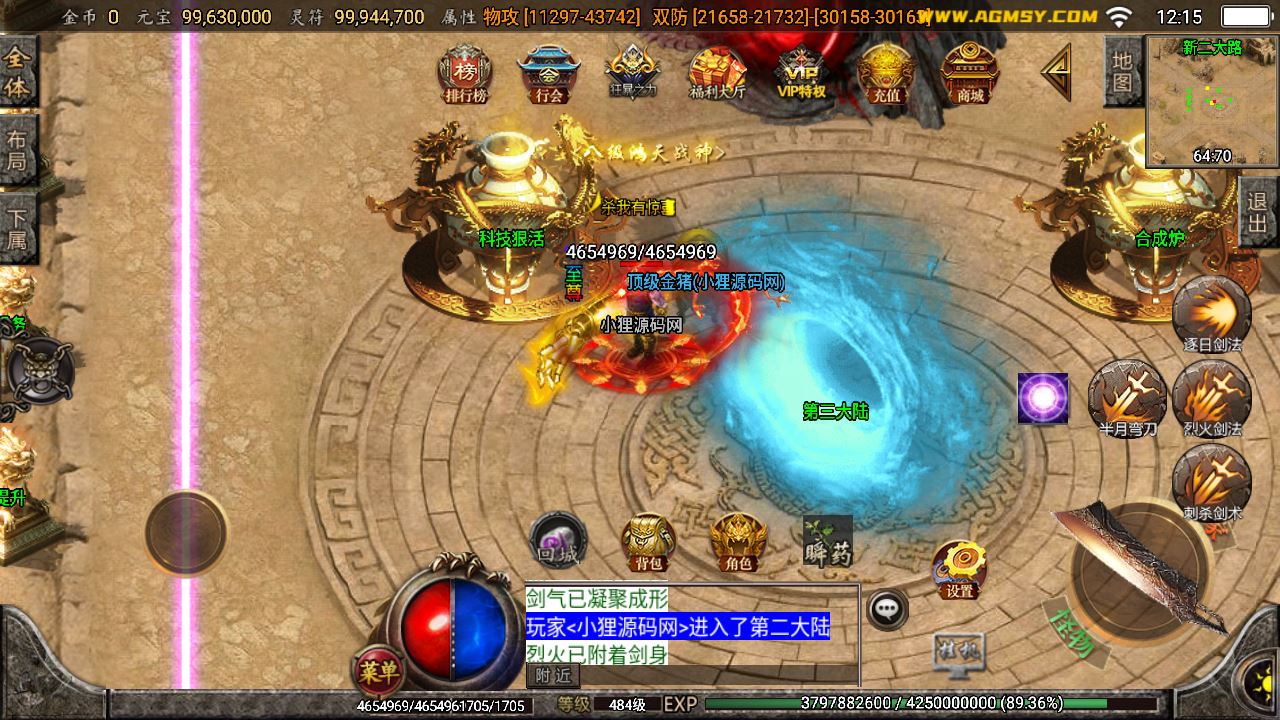1280x720 pixels.
Task: Open the 商城 shop
Action: pyautogui.click(x=970, y=74)
